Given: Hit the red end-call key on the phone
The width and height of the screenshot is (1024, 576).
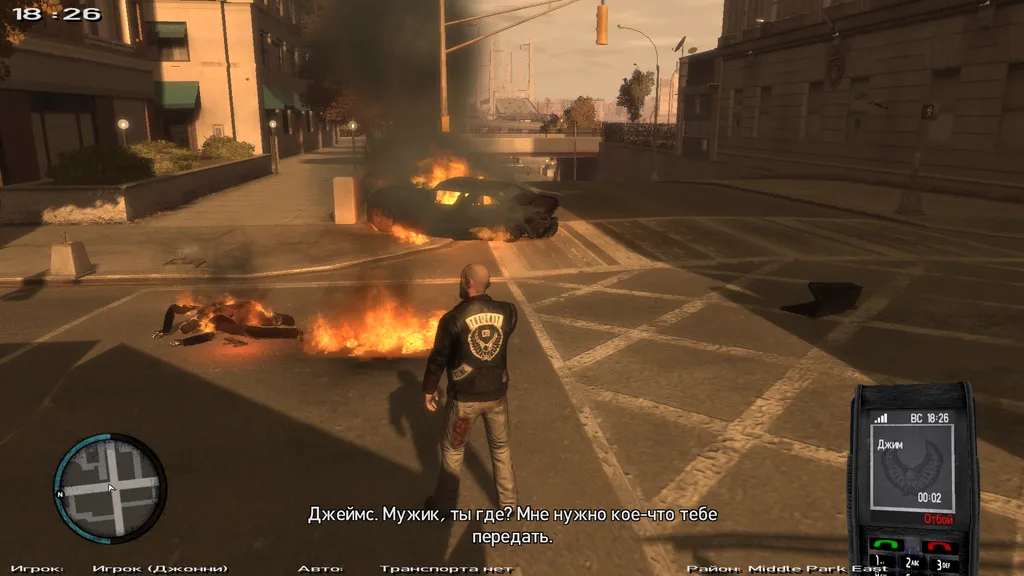Looking at the screenshot, I should pos(938,546).
